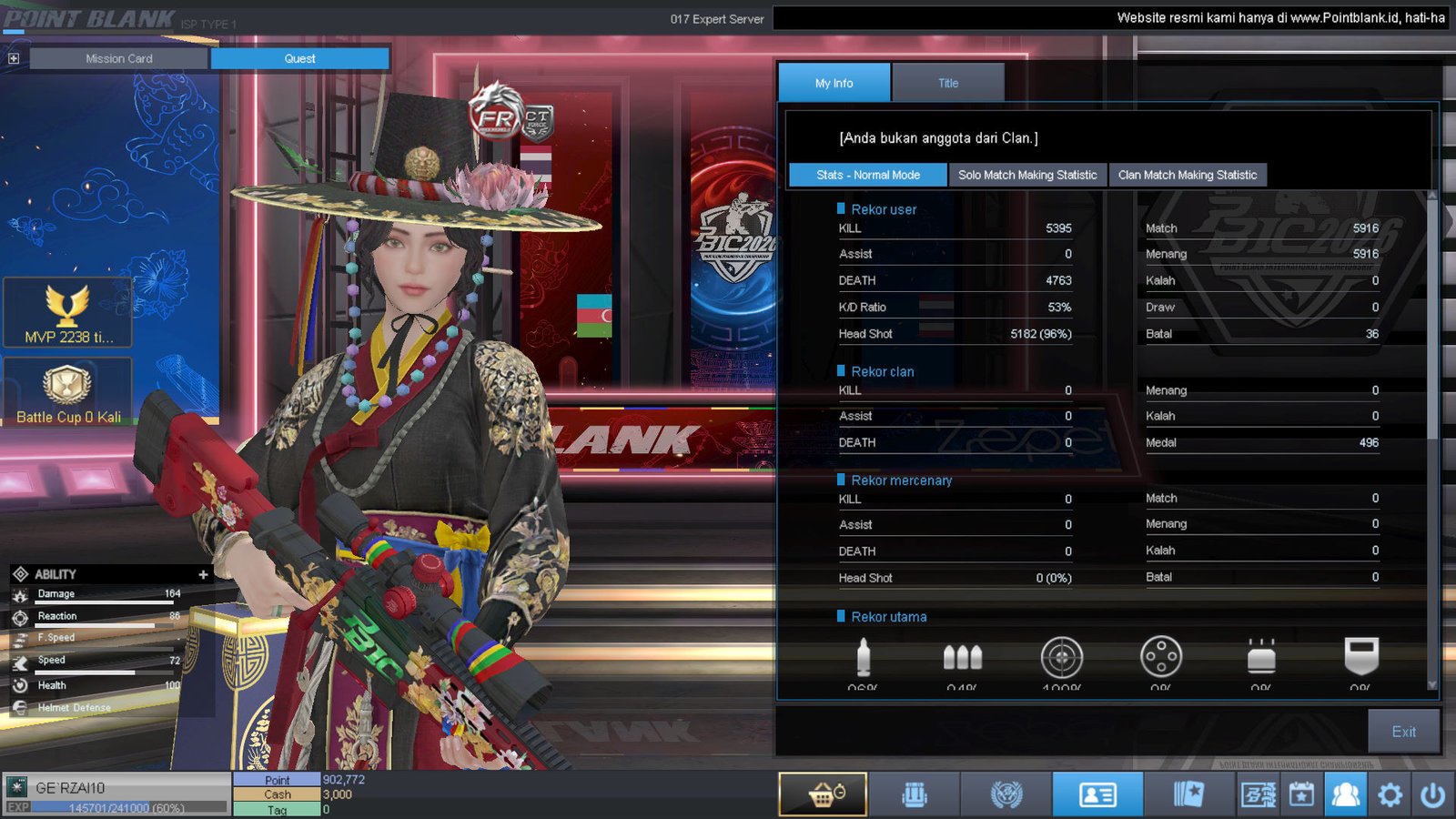Open the friends community icon
The height and width of the screenshot is (819, 1456).
[x=1345, y=794]
